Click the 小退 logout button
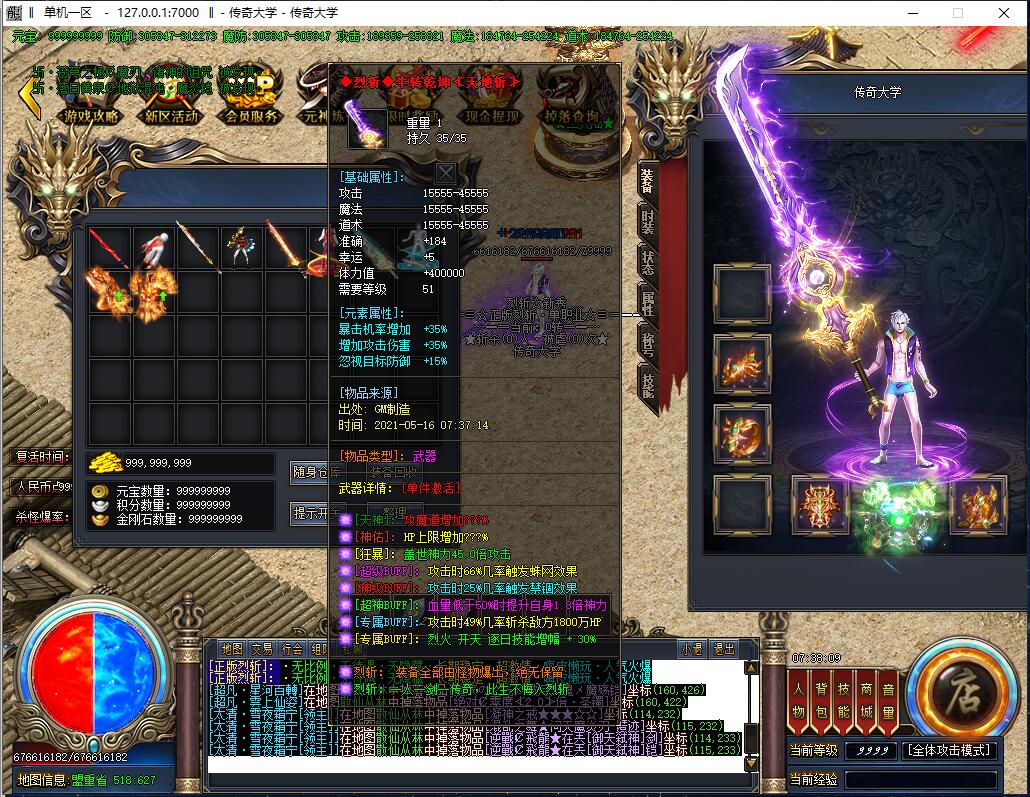Screen dimensions: 1030x797 pyautogui.click(x=691, y=649)
